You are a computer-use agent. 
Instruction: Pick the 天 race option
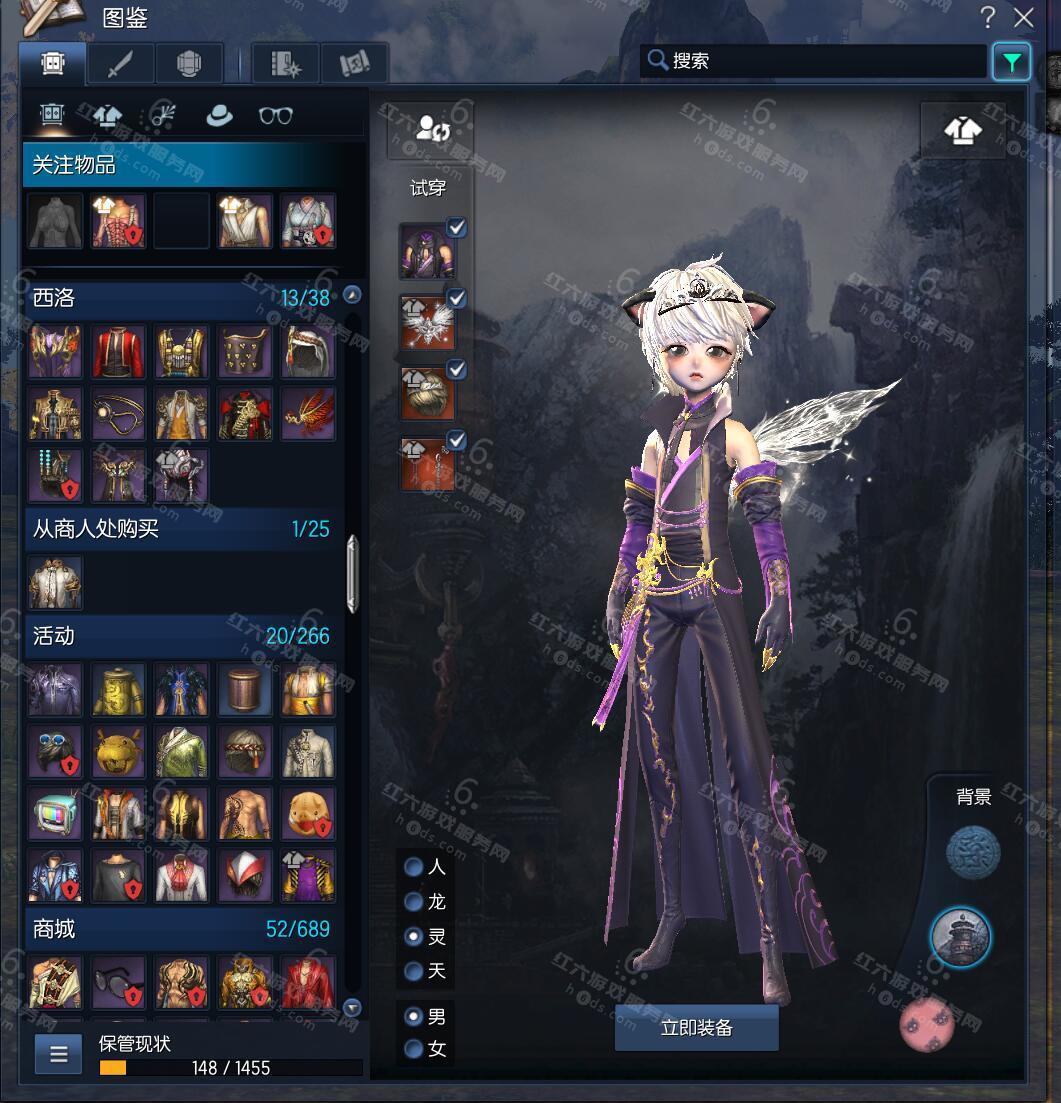[413, 971]
